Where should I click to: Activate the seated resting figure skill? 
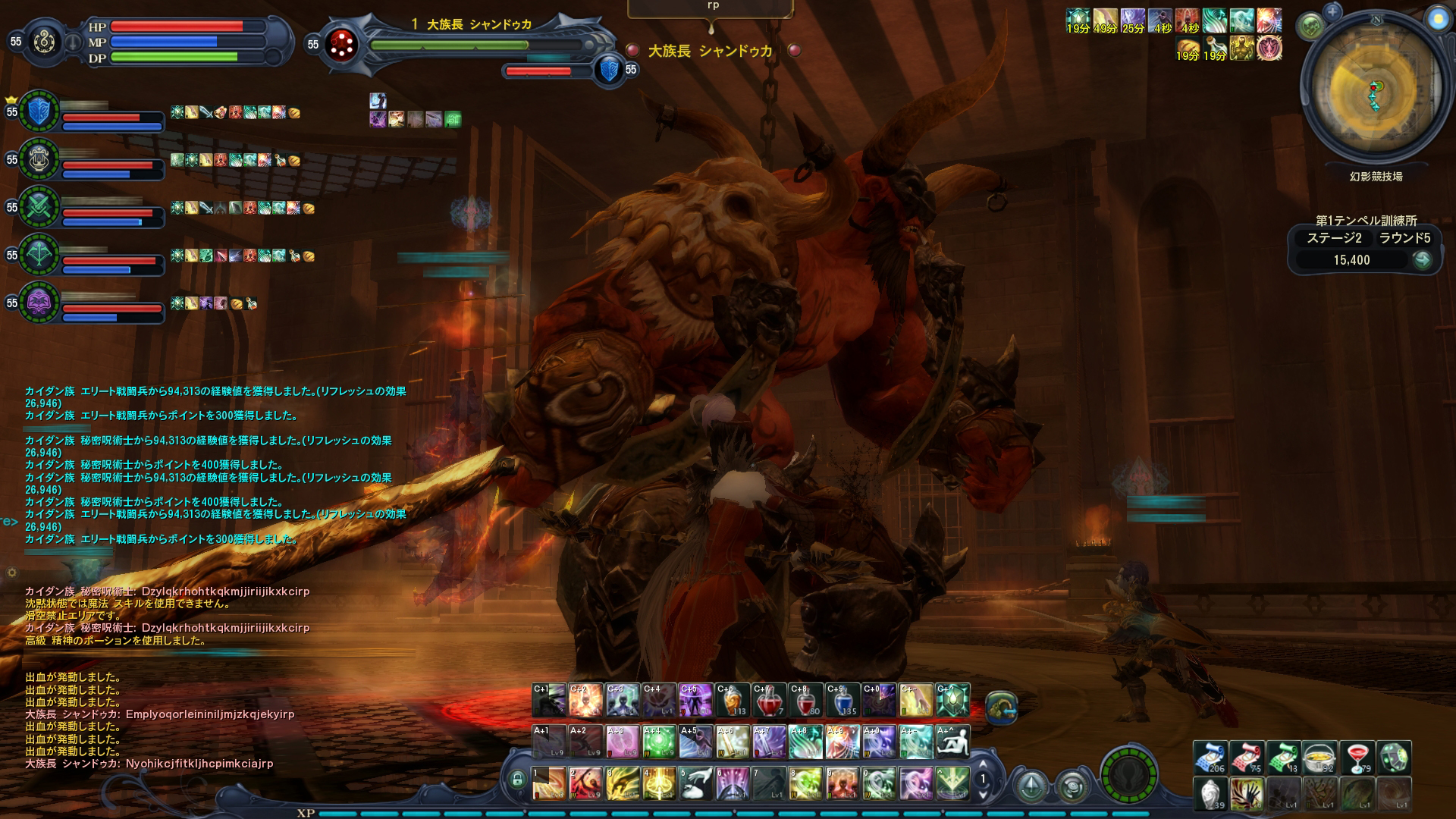pos(952,742)
